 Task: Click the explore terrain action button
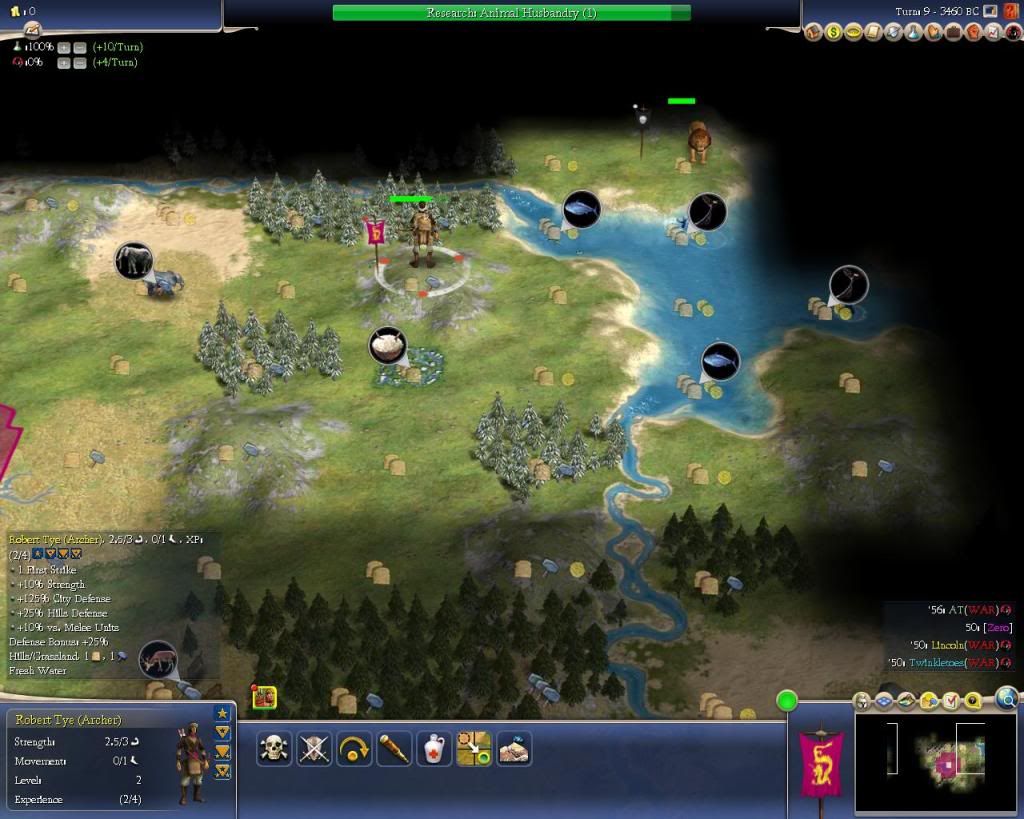pyautogui.click(x=514, y=748)
